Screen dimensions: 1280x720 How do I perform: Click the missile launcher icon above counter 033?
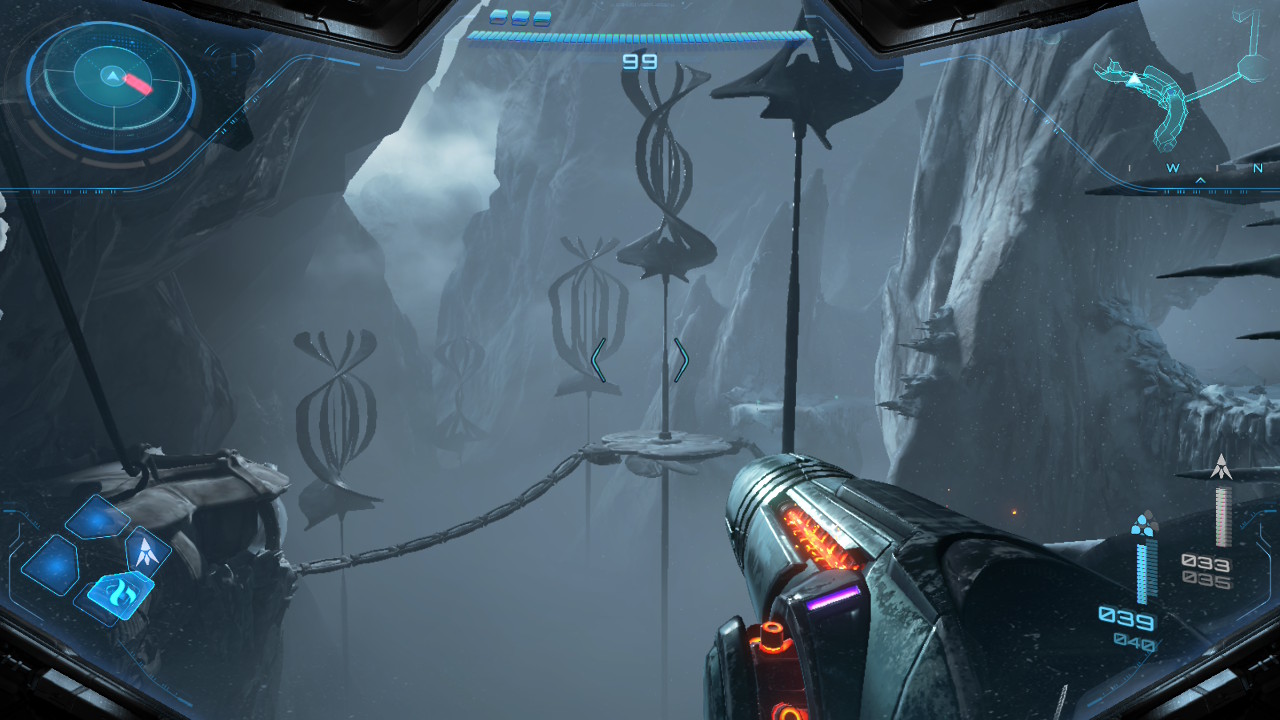point(1222,465)
